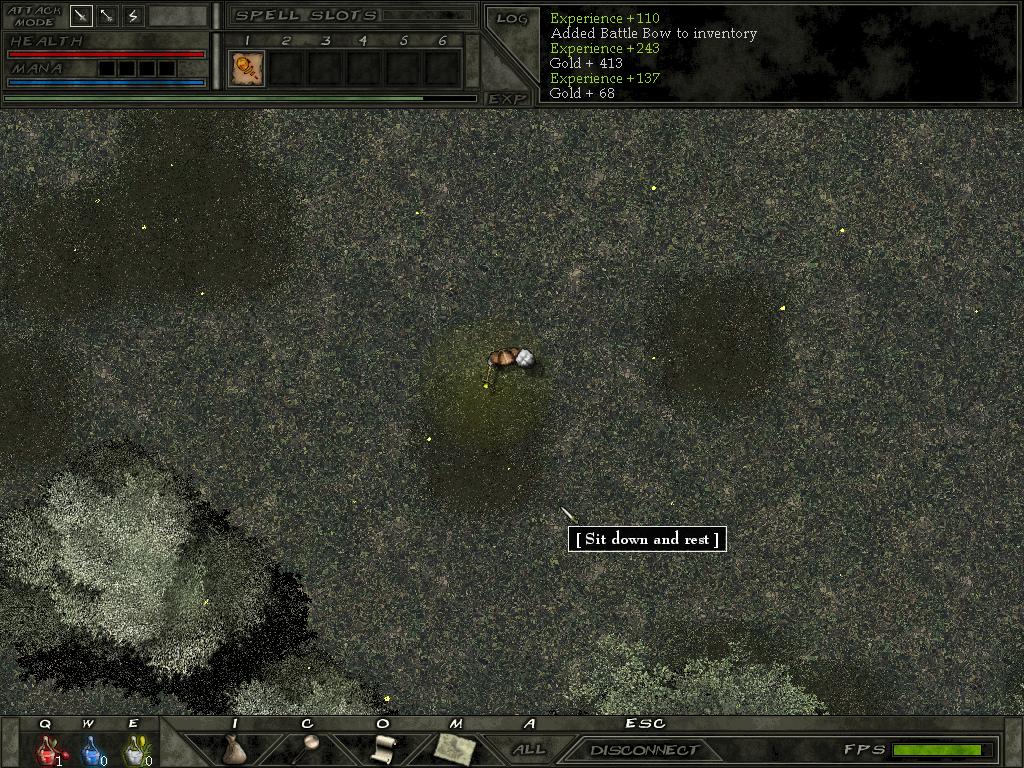Use the green potion

click(x=133, y=749)
